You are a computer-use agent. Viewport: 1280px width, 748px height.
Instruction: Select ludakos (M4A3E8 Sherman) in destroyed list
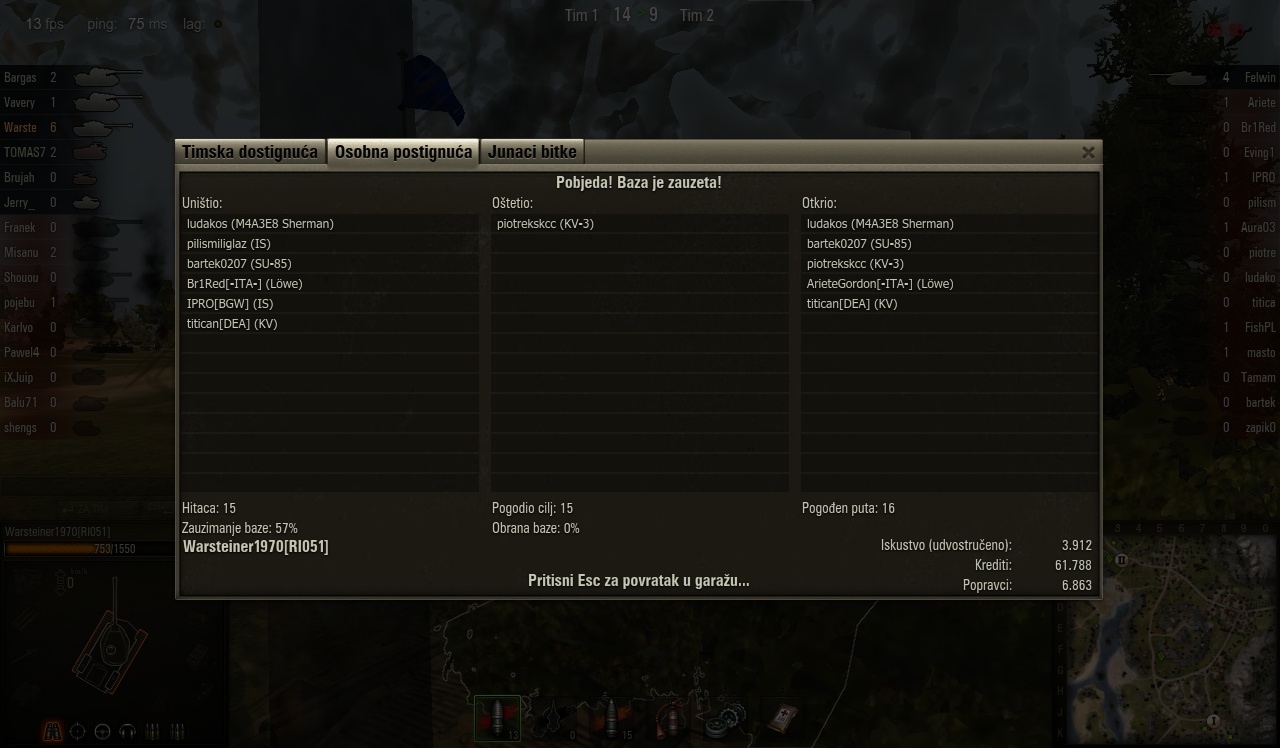[260, 224]
